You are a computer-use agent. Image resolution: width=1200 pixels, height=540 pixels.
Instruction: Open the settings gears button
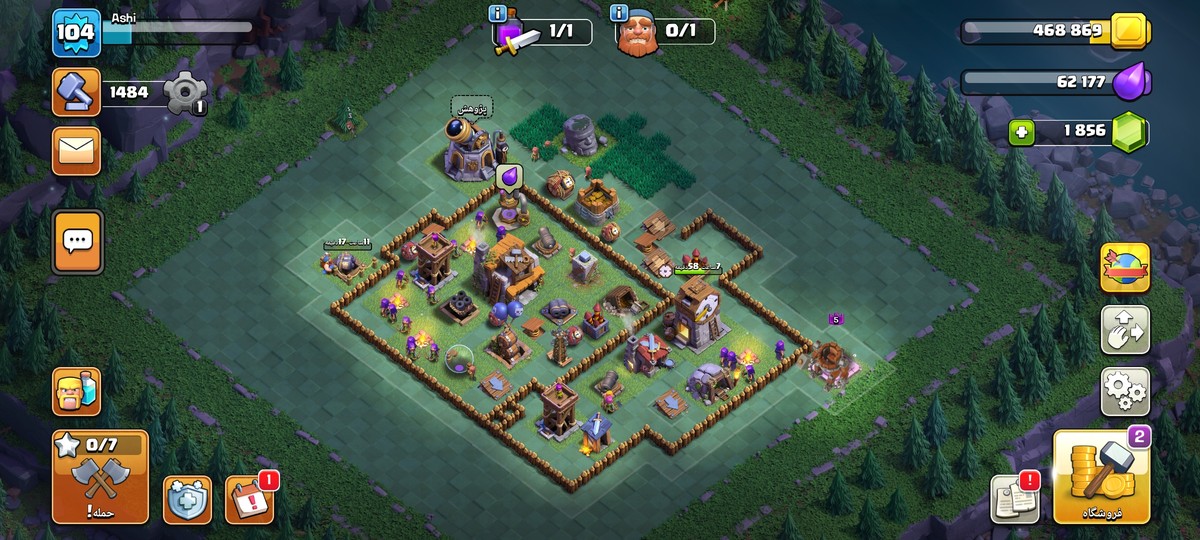pos(1125,391)
